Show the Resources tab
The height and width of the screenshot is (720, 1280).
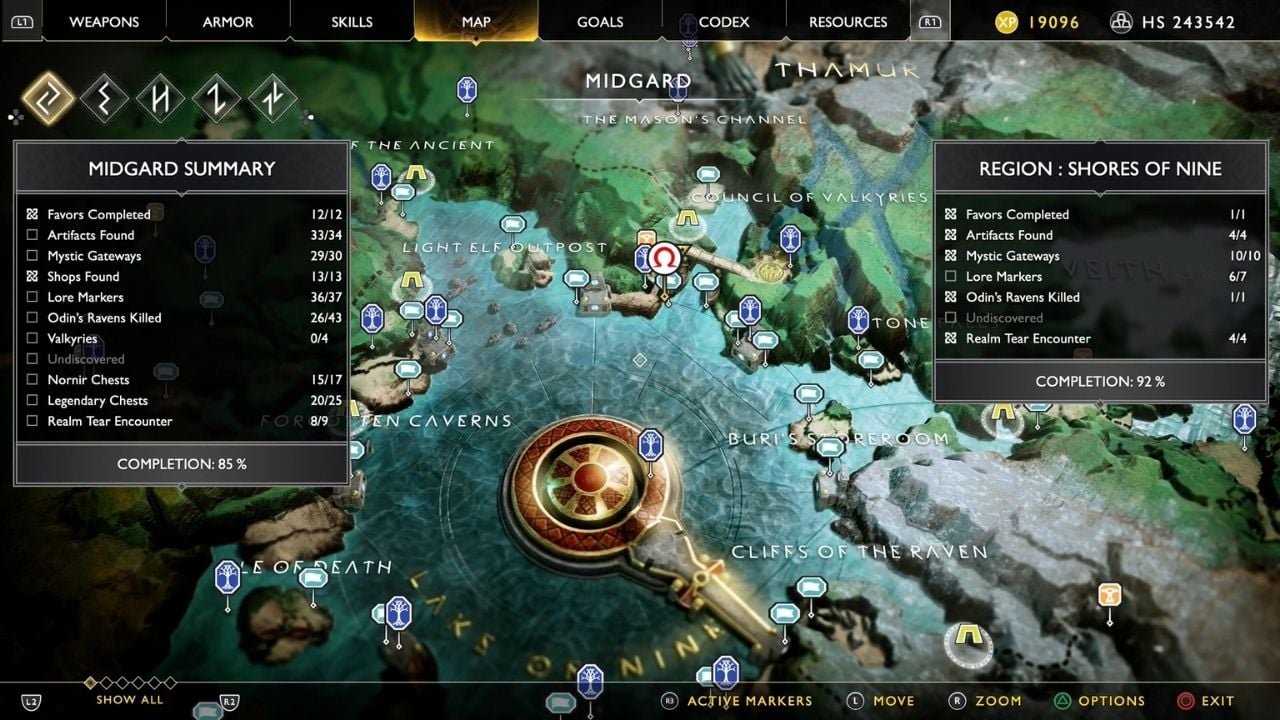pyautogui.click(x=848, y=22)
